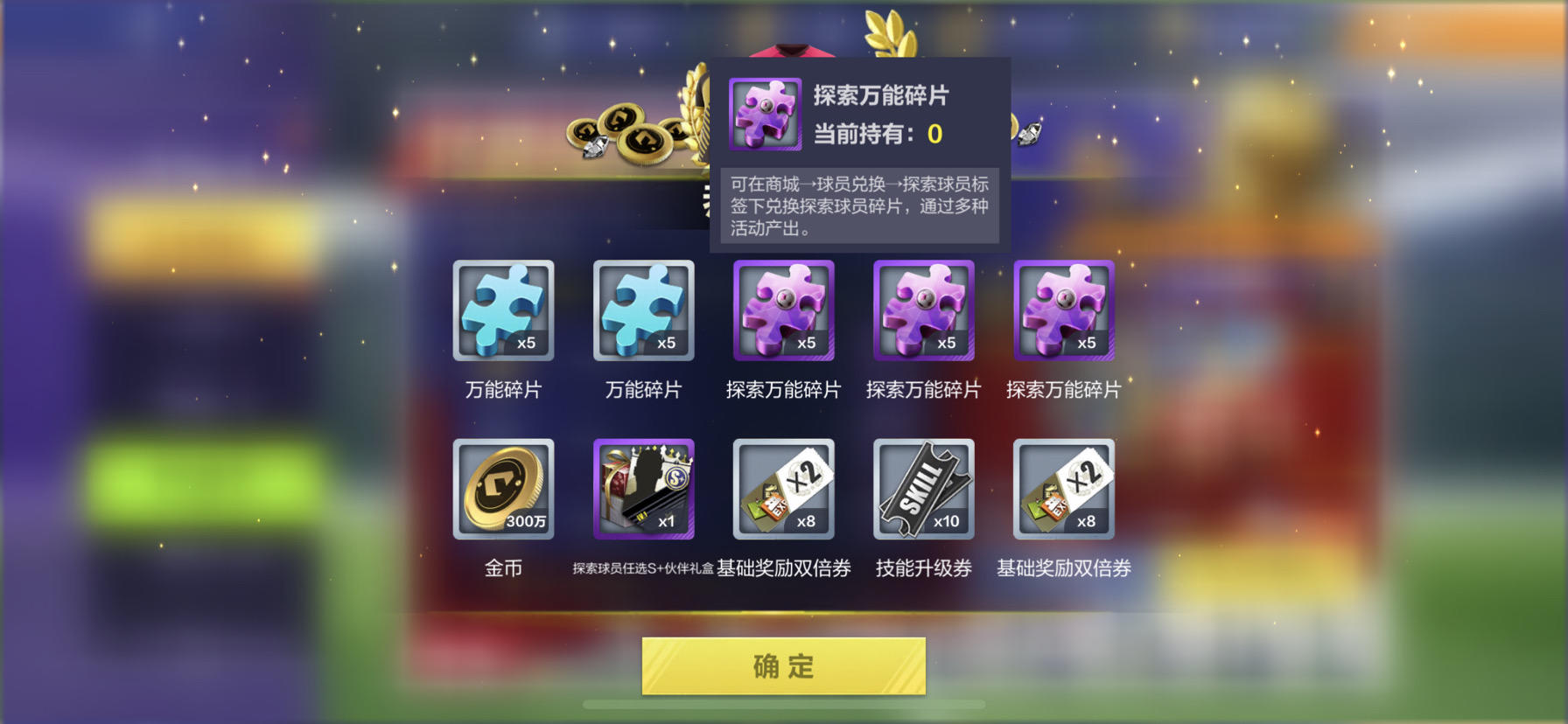1568x724 pixels.
Task: Select the first 万能碎片 reward icon
Action: coord(504,311)
